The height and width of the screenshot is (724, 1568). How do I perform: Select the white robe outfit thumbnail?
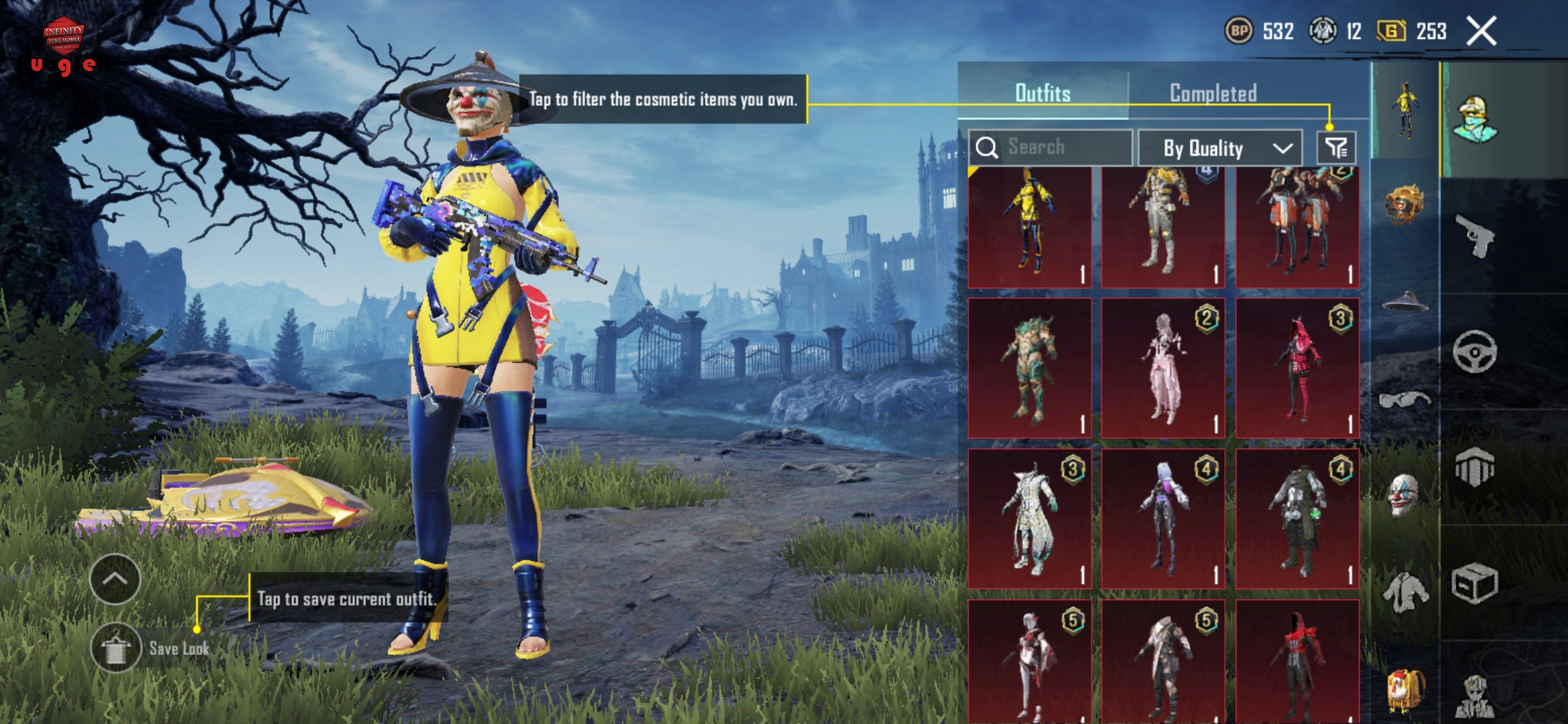[1030, 519]
